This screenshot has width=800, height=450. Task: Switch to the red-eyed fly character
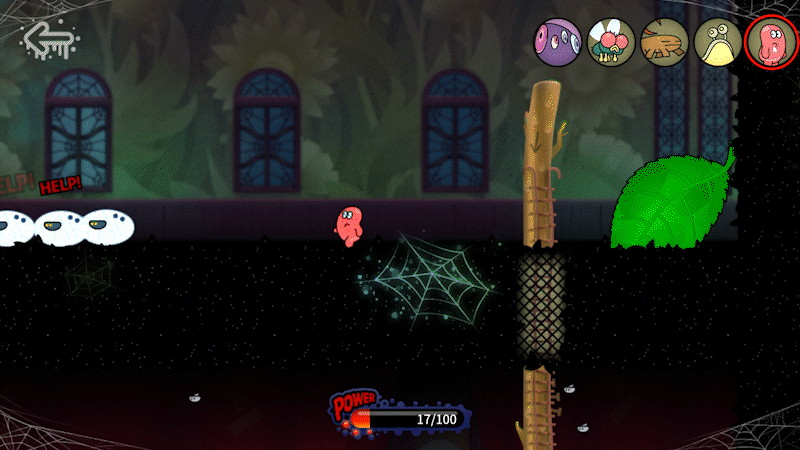click(611, 44)
